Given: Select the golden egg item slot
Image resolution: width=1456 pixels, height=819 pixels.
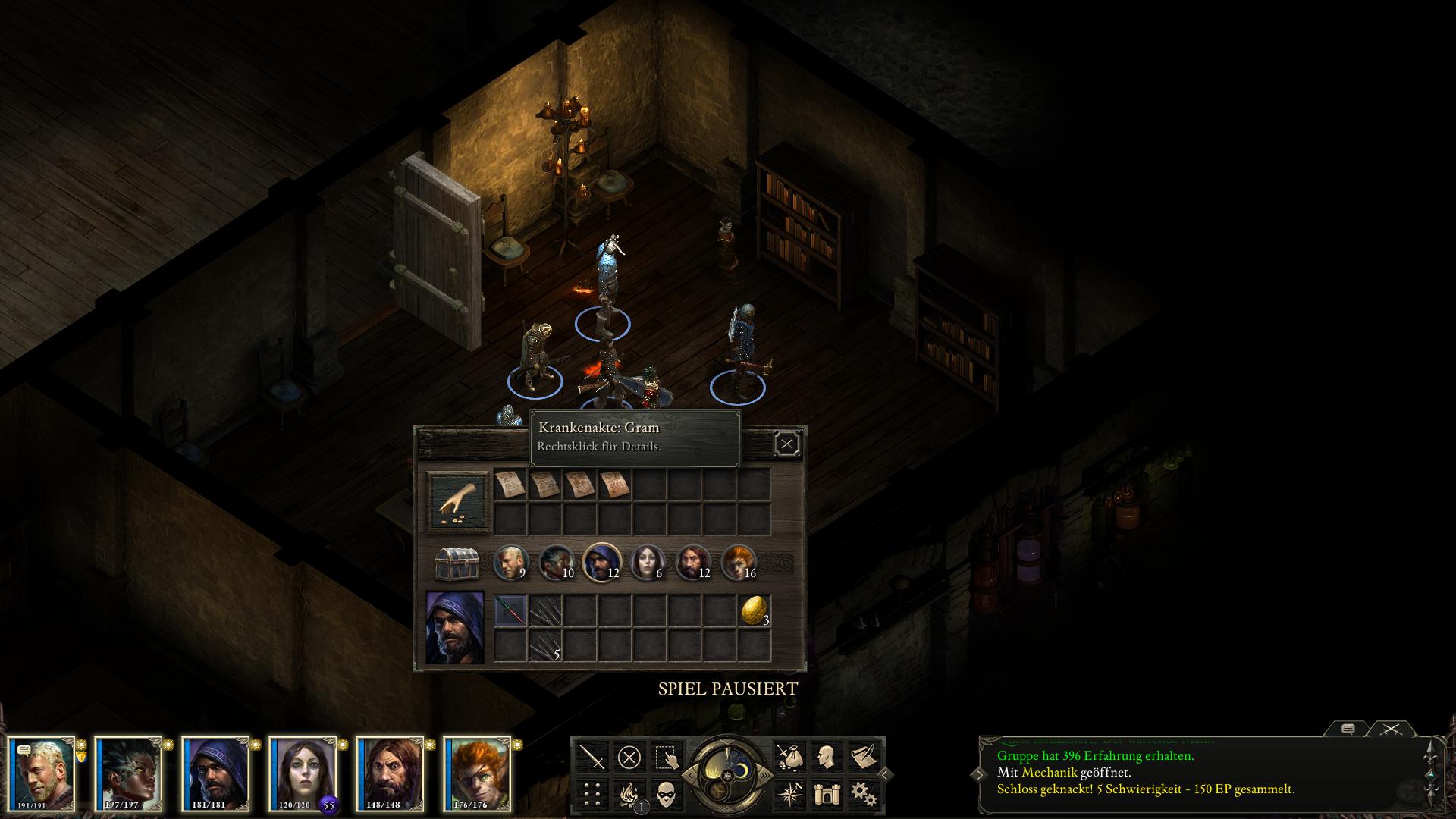Looking at the screenshot, I should [x=754, y=610].
